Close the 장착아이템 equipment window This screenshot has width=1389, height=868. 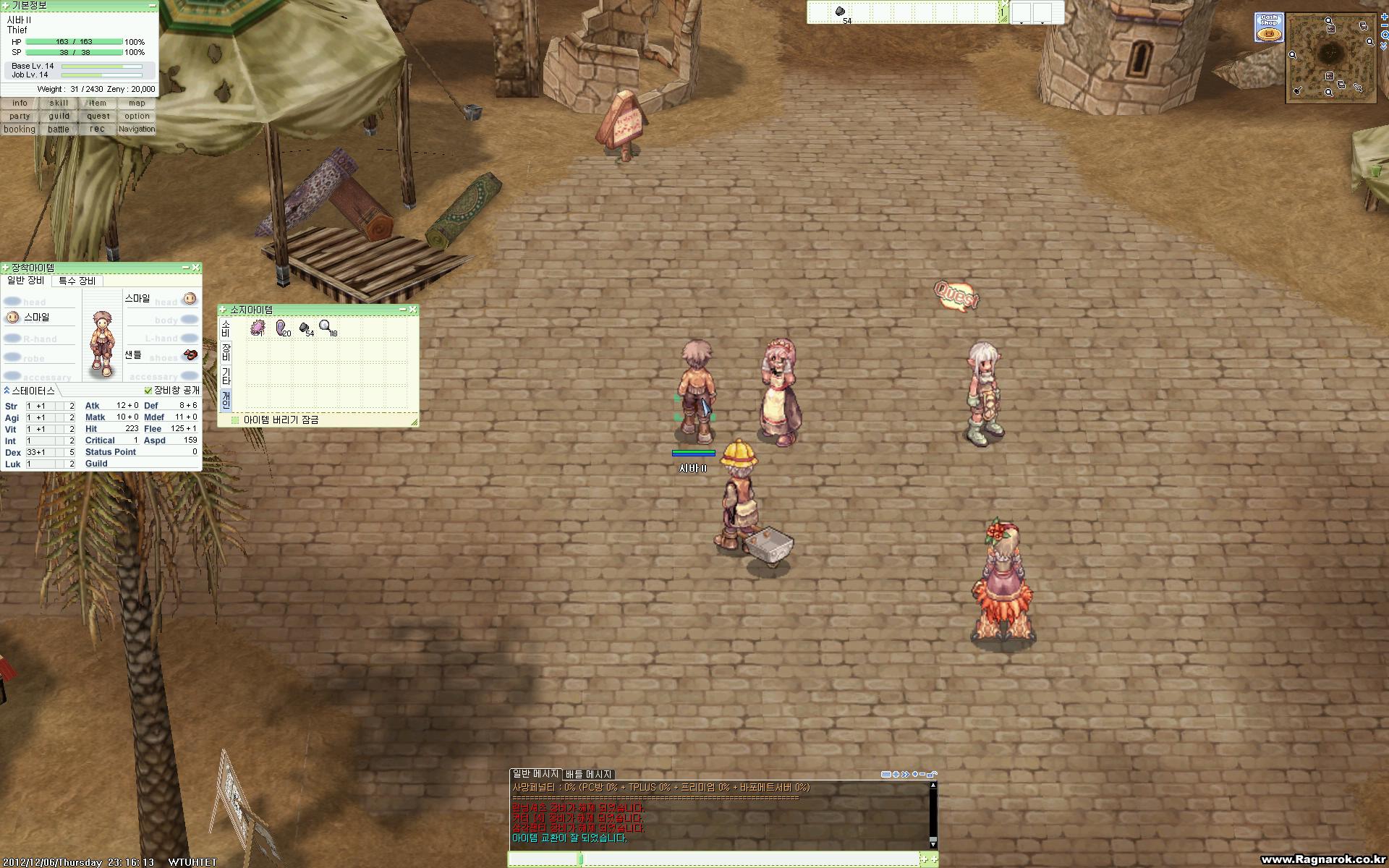(x=195, y=268)
